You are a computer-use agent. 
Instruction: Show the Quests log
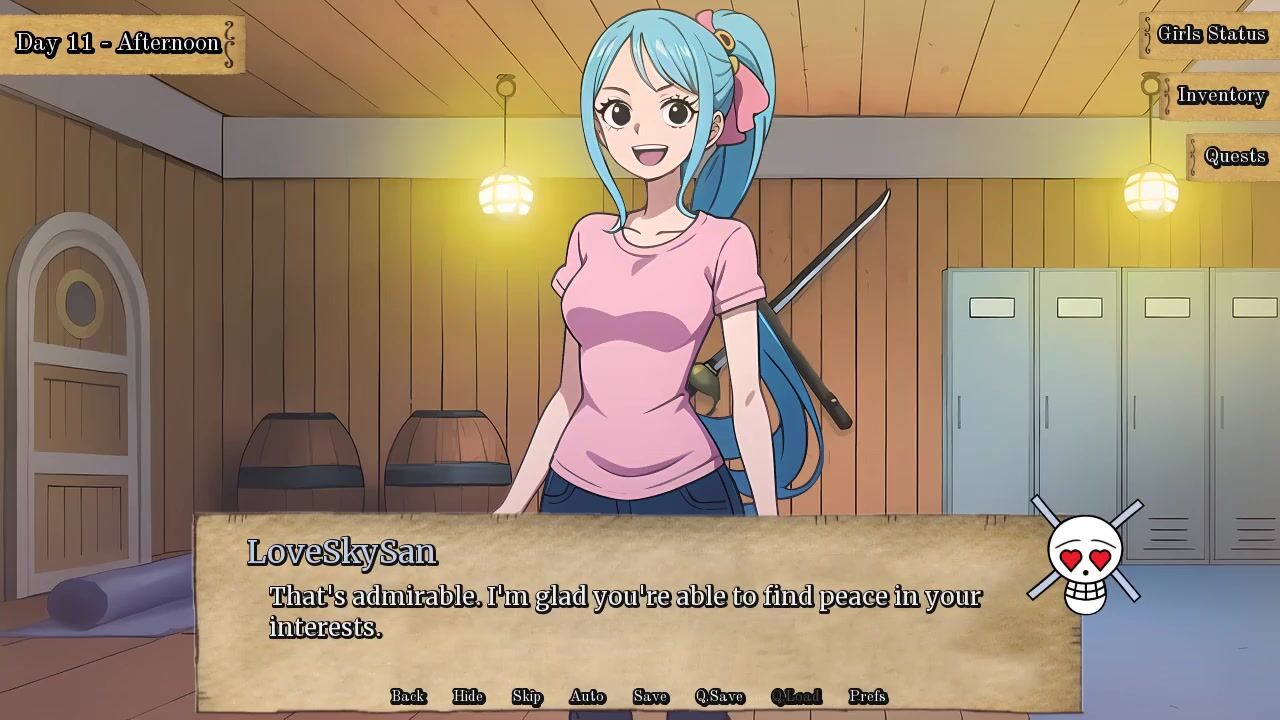pyautogui.click(x=1235, y=156)
